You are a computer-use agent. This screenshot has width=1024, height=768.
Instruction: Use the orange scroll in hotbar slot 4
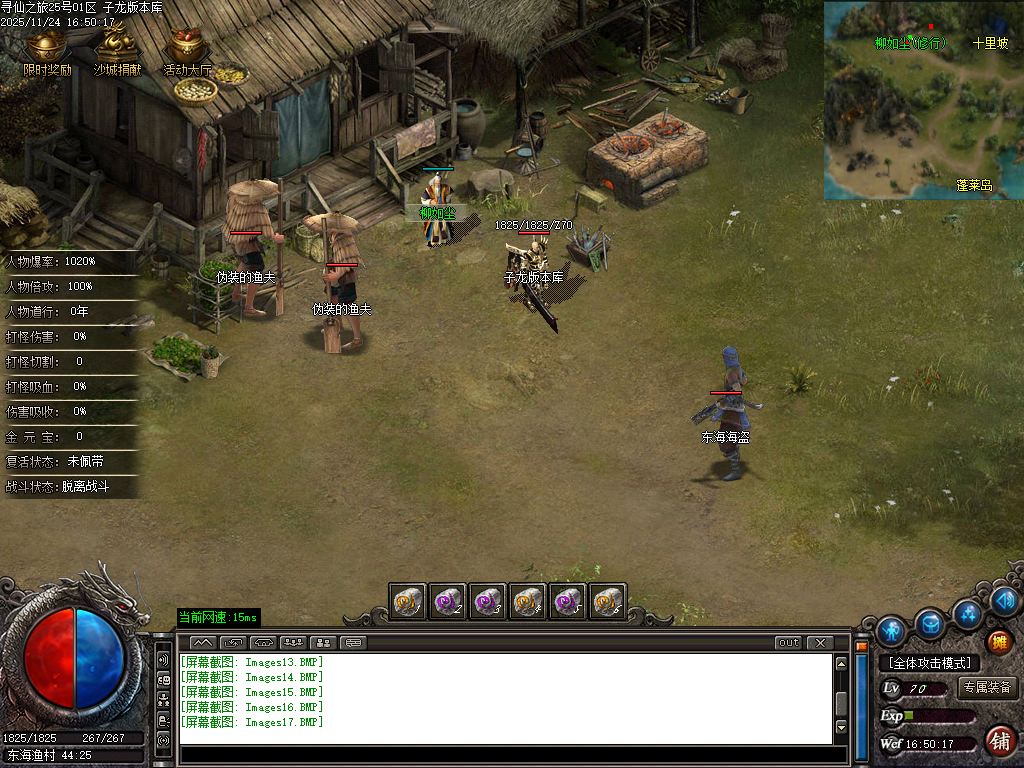coord(527,602)
